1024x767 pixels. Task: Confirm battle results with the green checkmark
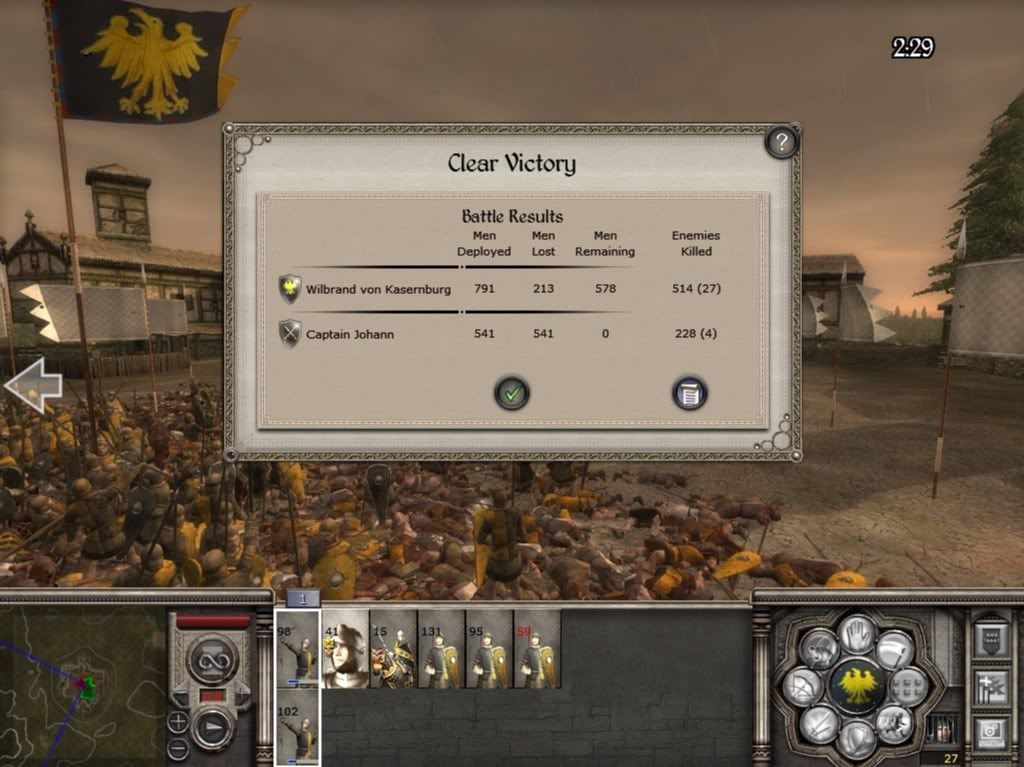point(512,393)
